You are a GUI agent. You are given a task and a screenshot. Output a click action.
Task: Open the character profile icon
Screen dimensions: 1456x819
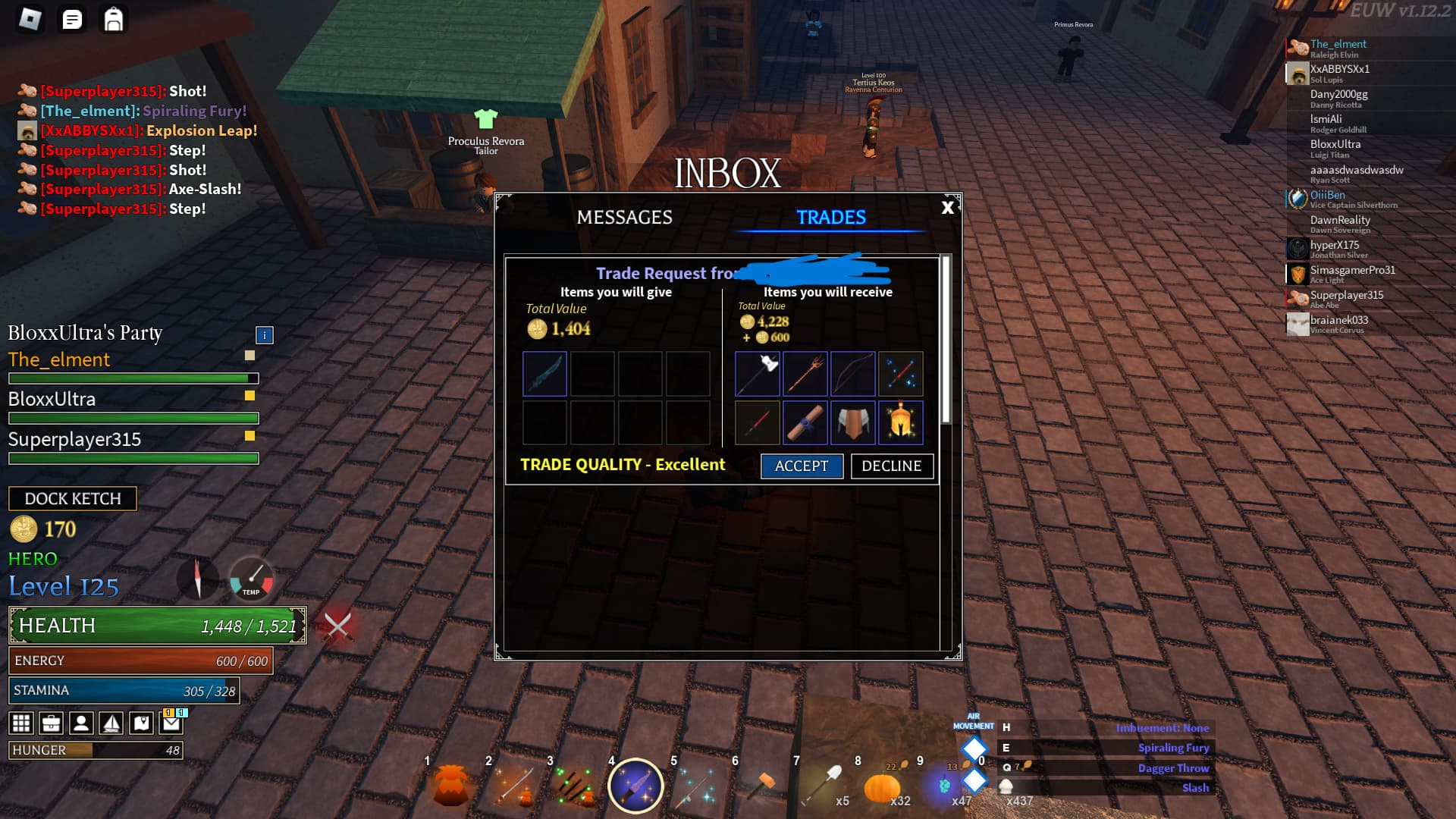pos(80,723)
